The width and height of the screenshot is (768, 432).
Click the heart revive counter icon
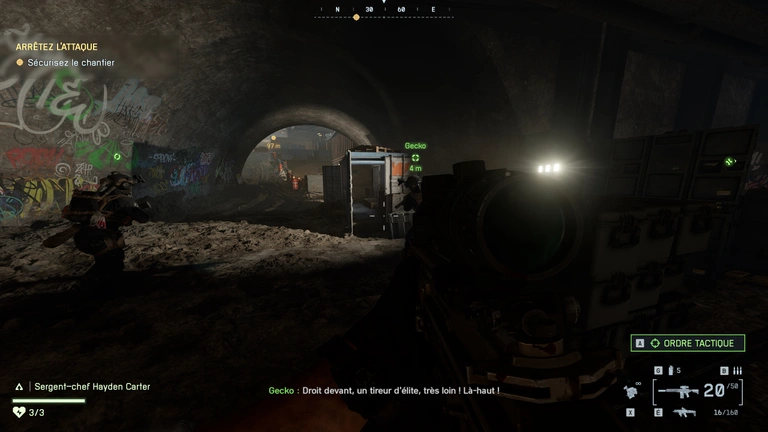18,411
